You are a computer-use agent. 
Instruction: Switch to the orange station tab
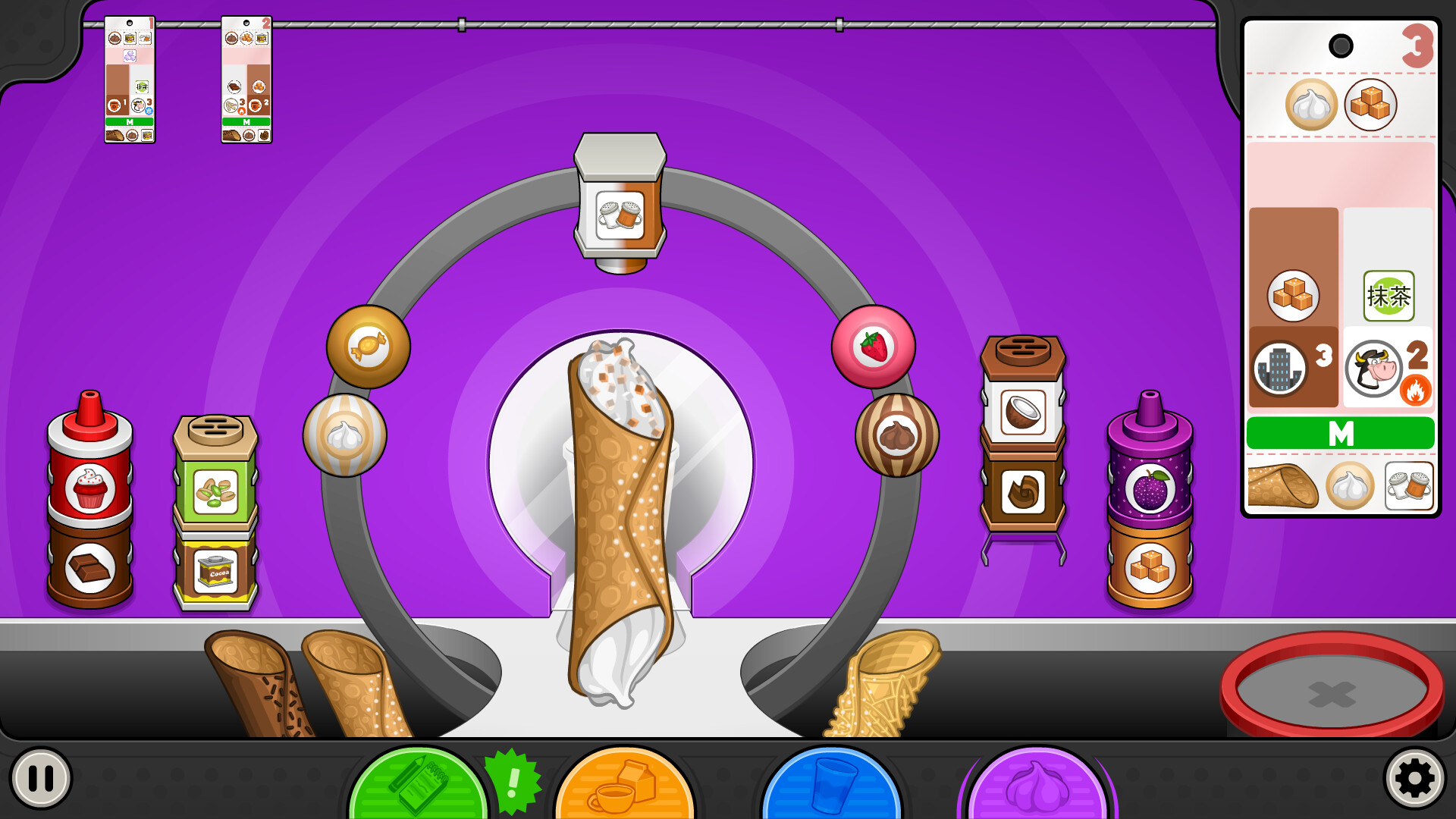[x=625, y=785]
